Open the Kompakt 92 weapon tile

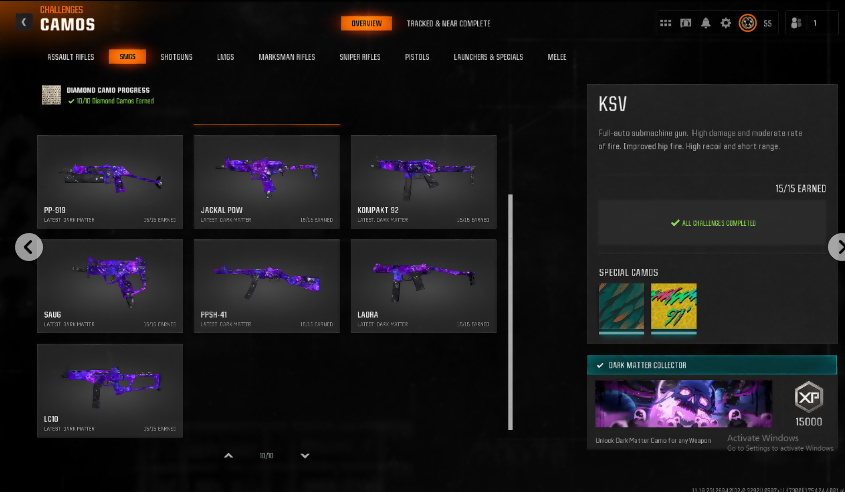[x=423, y=181]
